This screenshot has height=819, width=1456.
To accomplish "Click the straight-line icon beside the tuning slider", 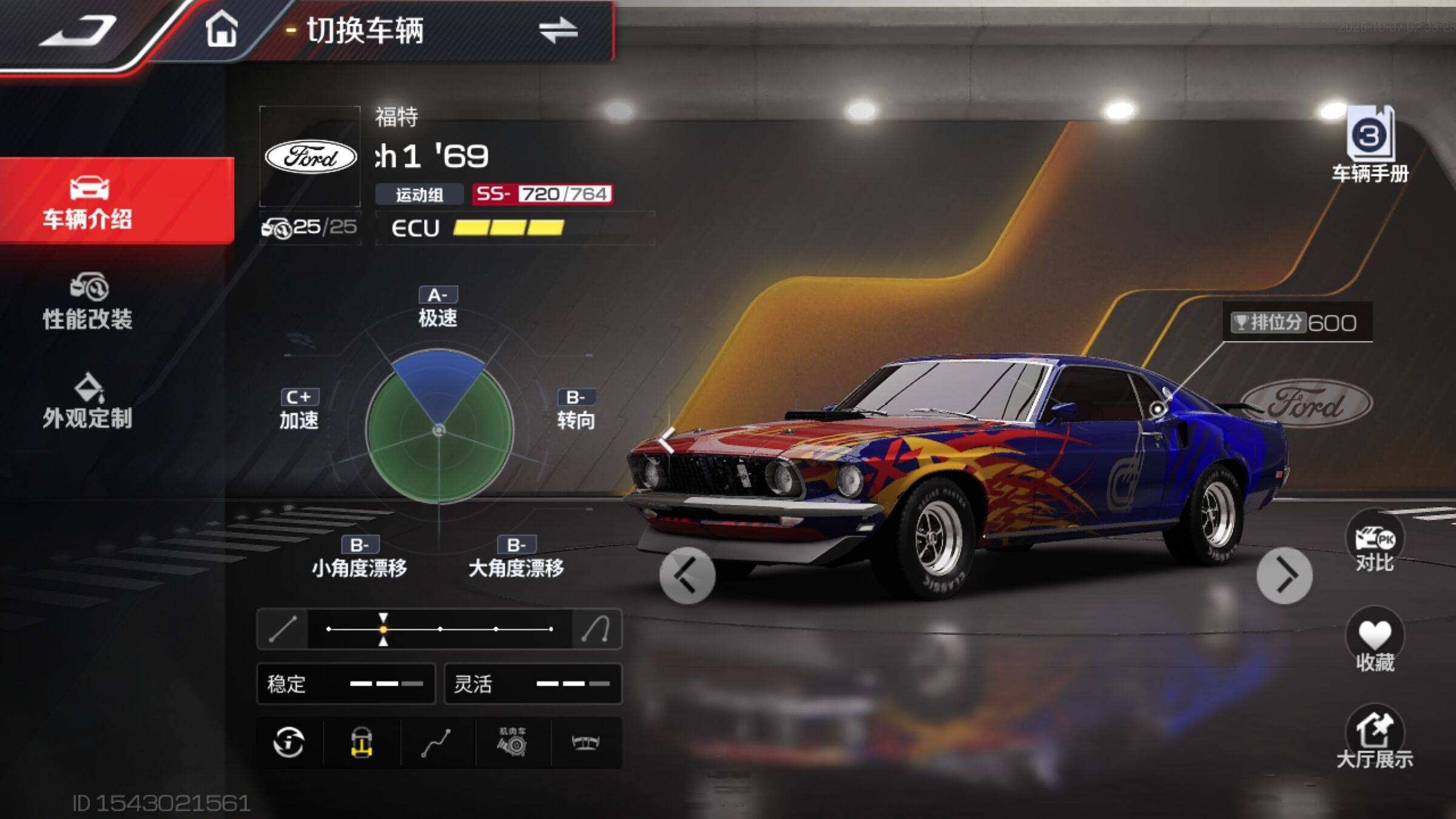I will click(283, 629).
